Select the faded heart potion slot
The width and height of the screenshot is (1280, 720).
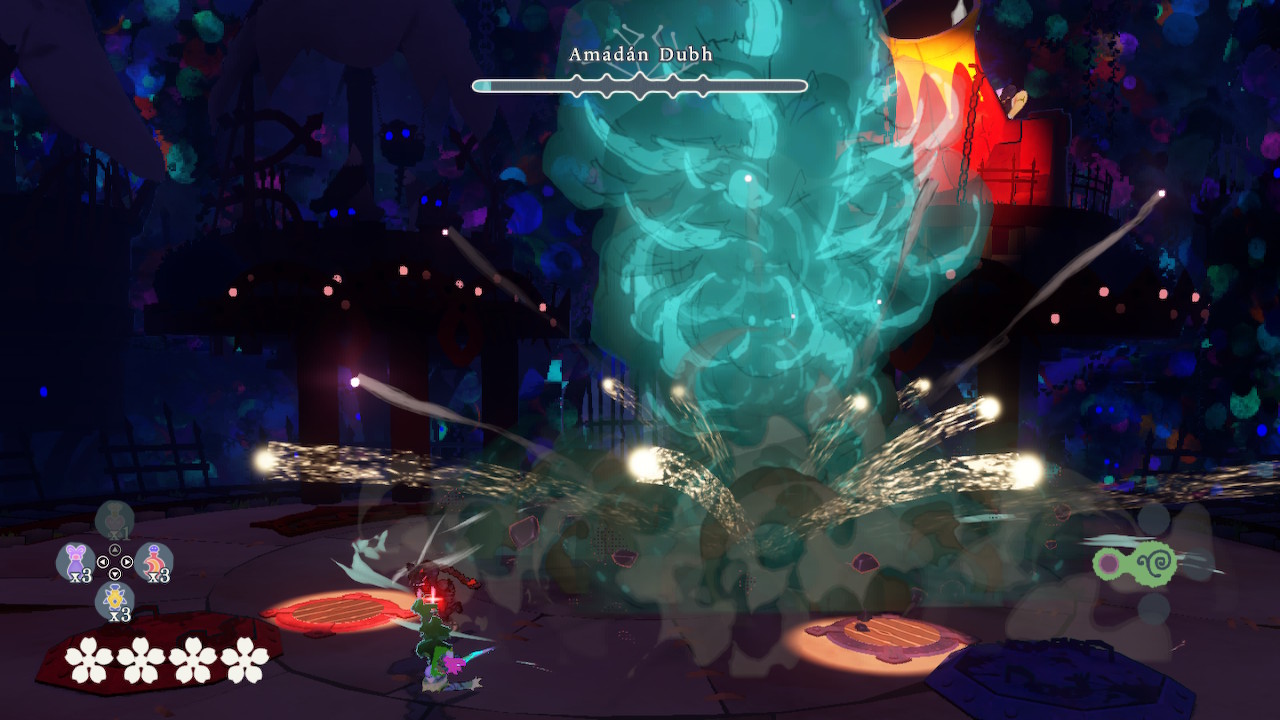point(114,519)
